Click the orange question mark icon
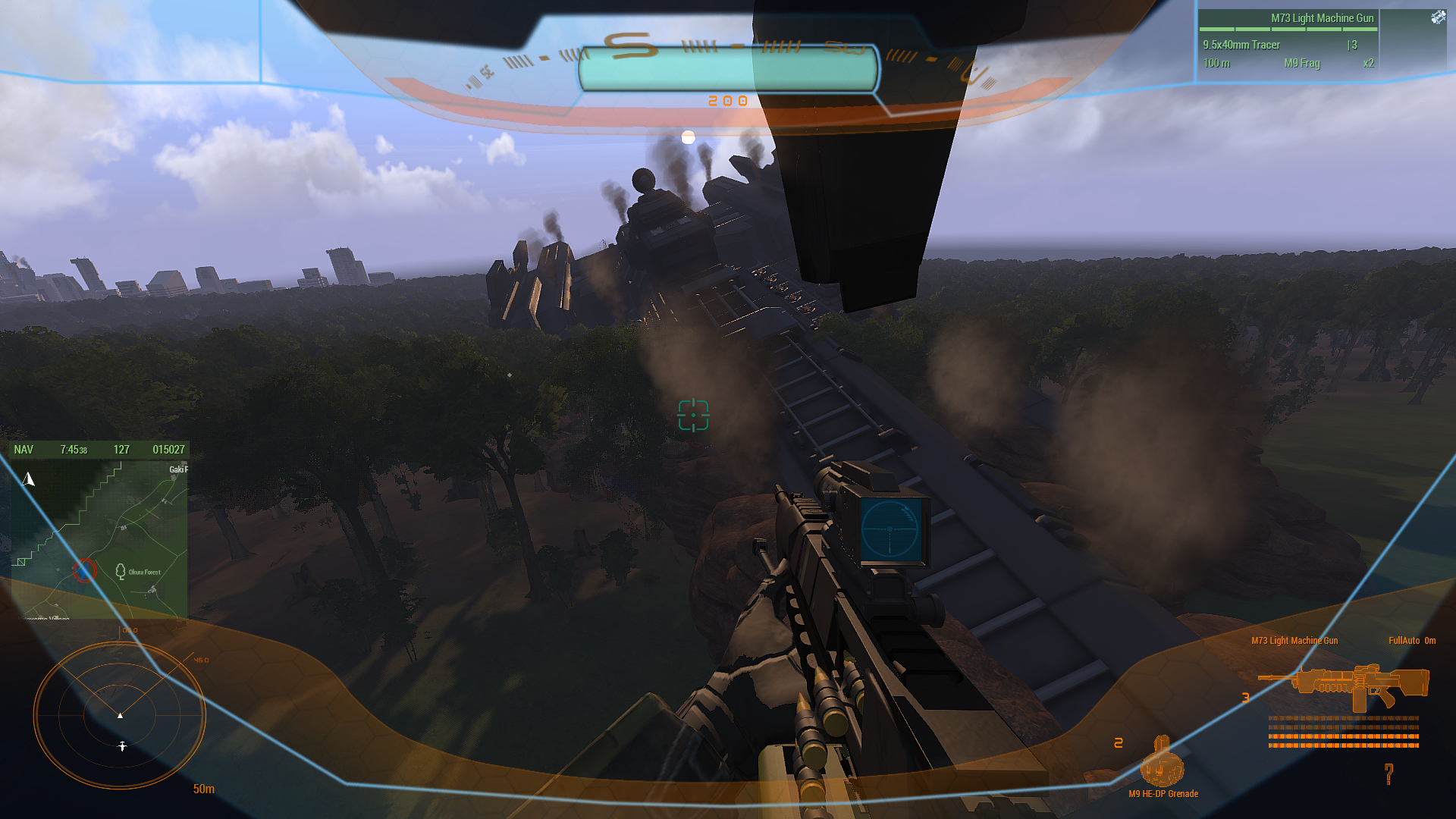Viewport: 1456px width, 819px height. [x=1389, y=773]
